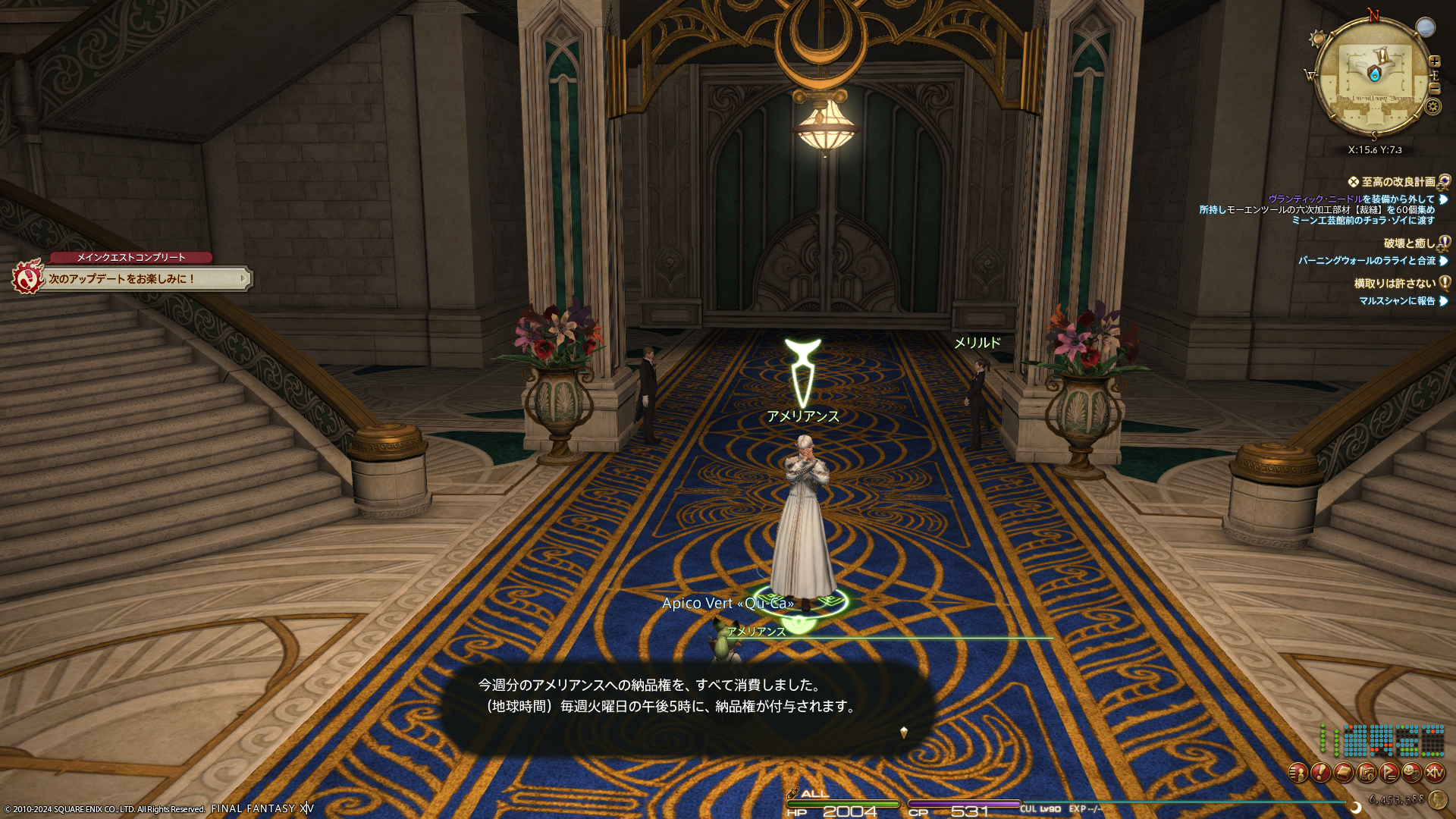Open the inventory grid display
The height and width of the screenshot is (819, 1456).
[1381, 740]
